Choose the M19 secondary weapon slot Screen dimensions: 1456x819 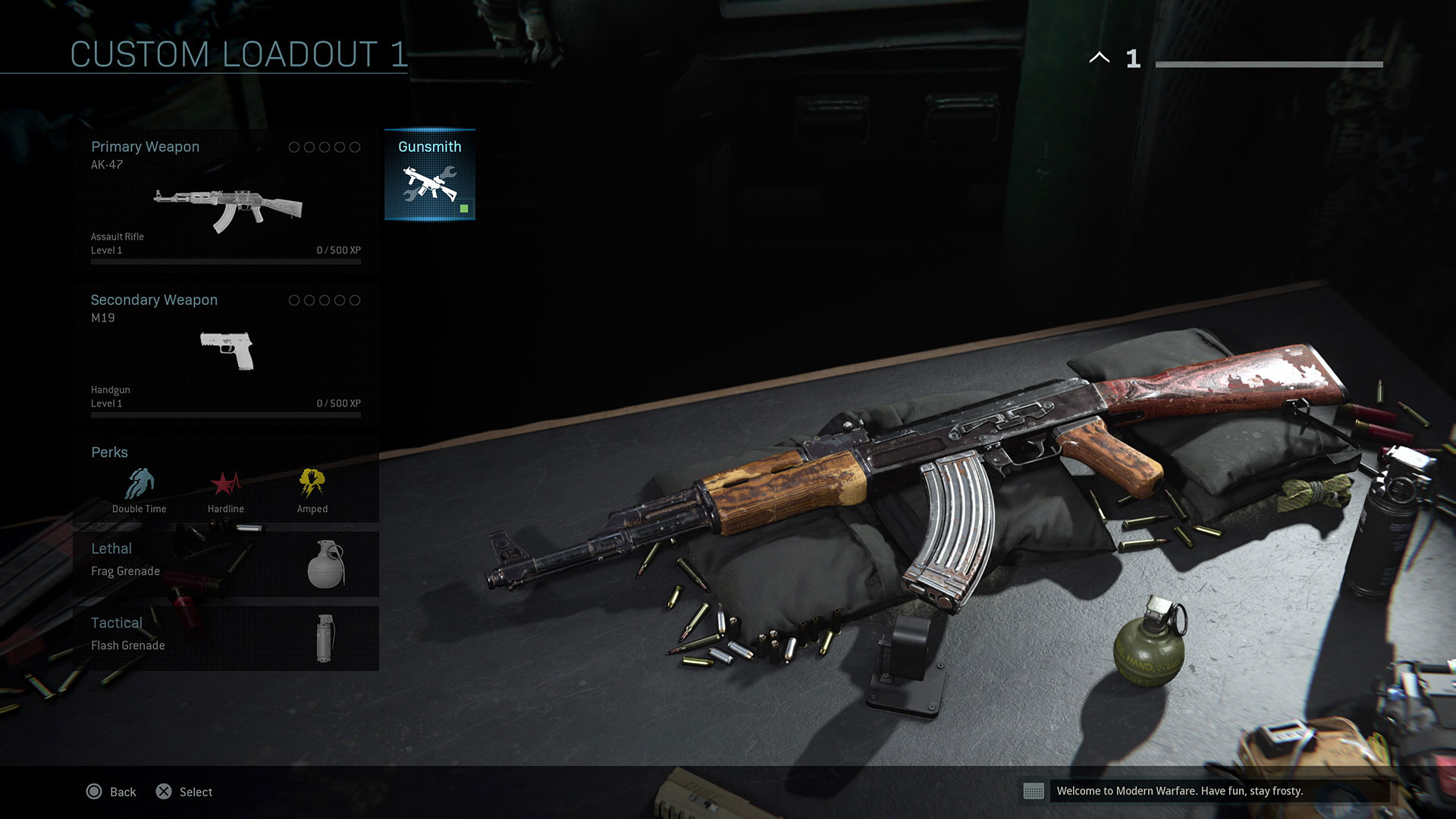pyautogui.click(x=226, y=353)
